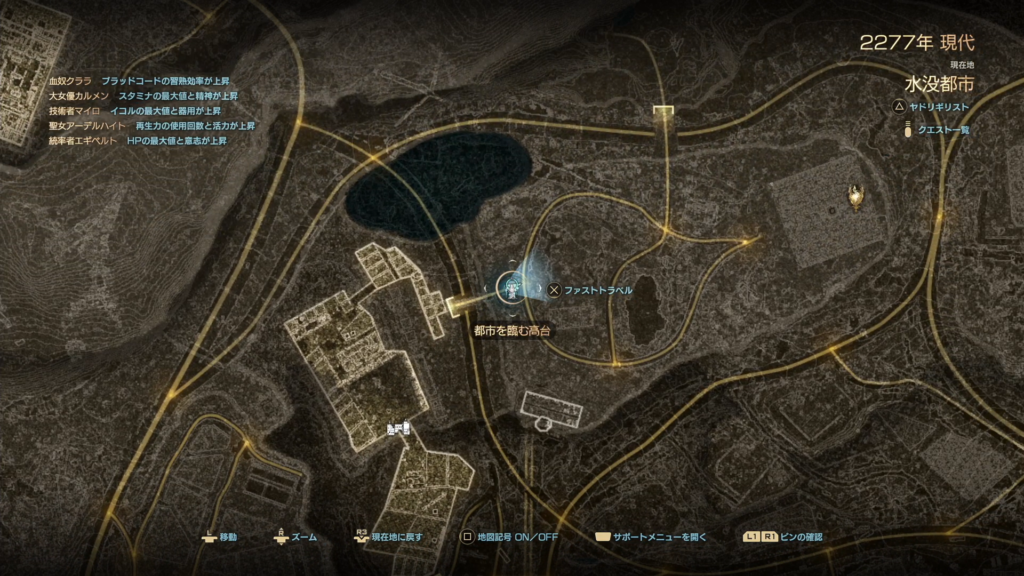Screen dimensions: 1024x576
Task: Open the ヤドリギリスト mistle list
Action: [932, 106]
